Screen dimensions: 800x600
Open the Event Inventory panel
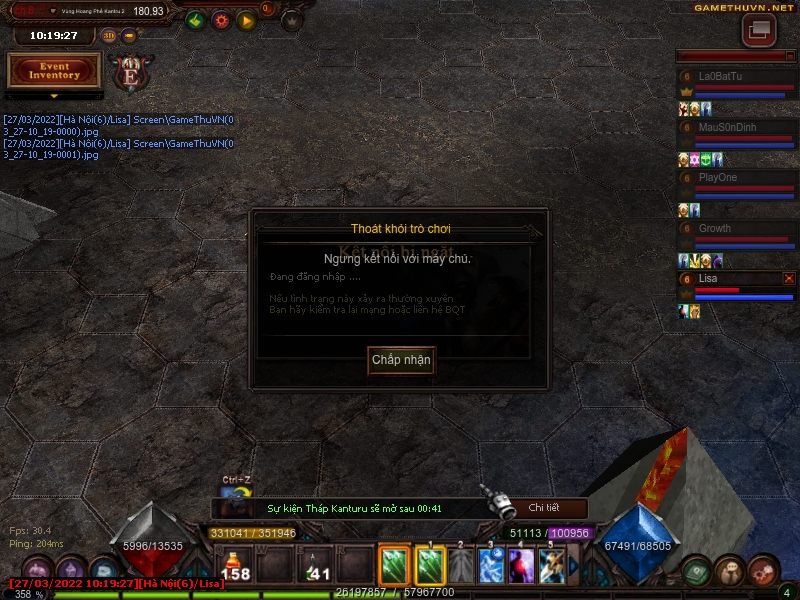[x=54, y=71]
